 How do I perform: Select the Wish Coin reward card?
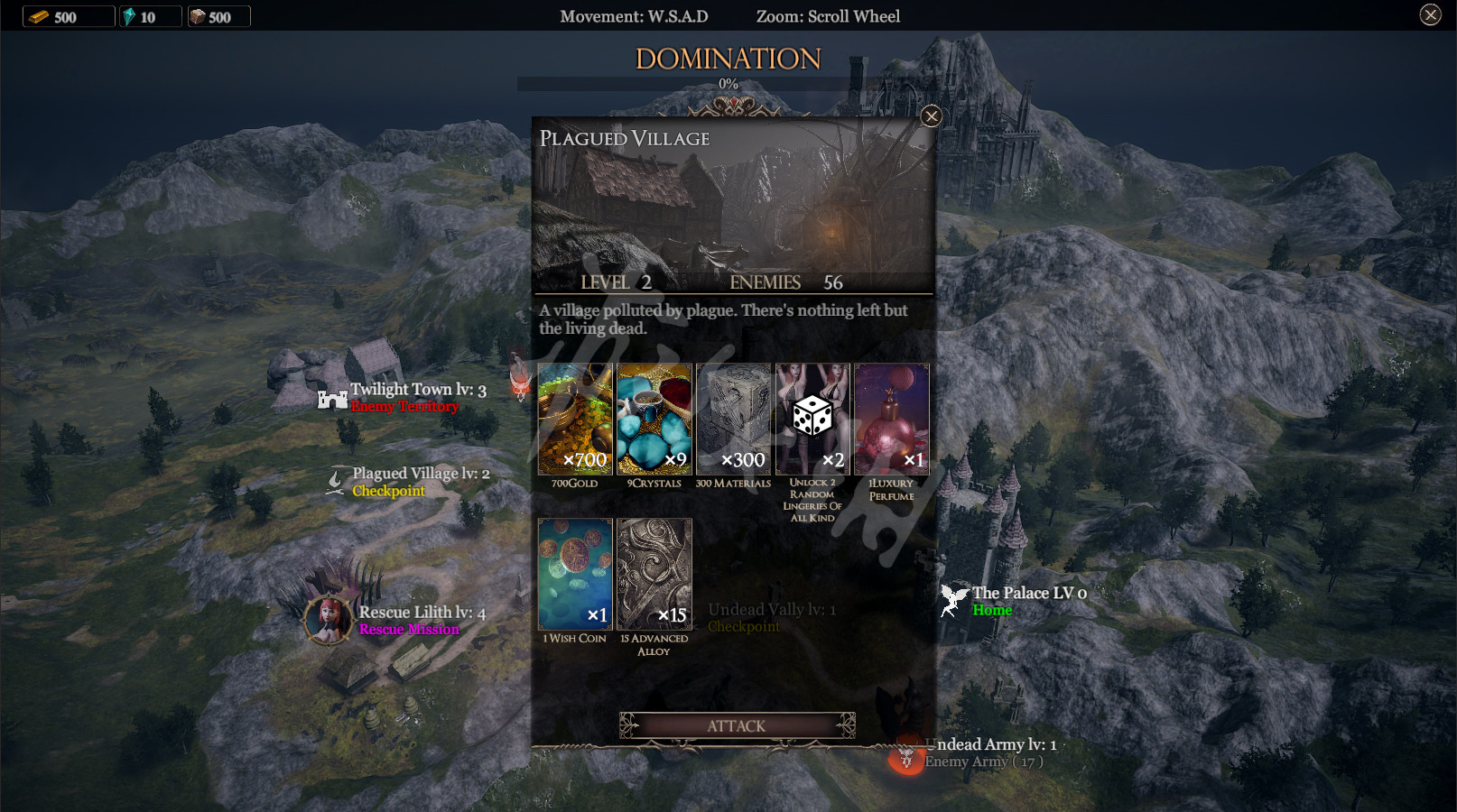(x=575, y=574)
